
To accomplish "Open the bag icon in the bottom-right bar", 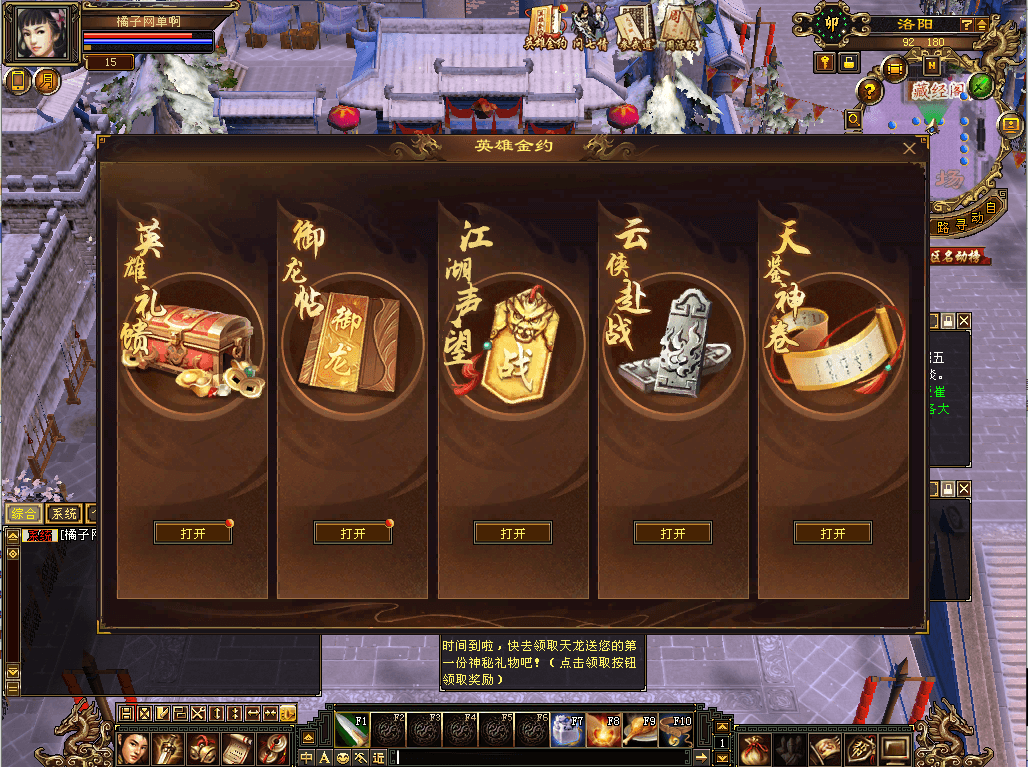I will pos(756,746).
